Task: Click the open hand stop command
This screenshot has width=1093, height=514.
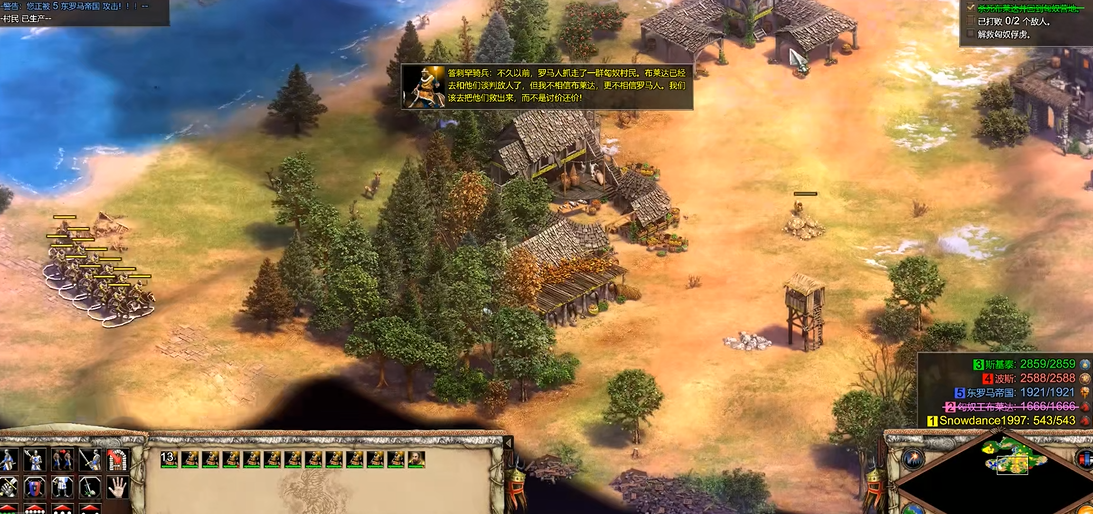Action: [117, 487]
